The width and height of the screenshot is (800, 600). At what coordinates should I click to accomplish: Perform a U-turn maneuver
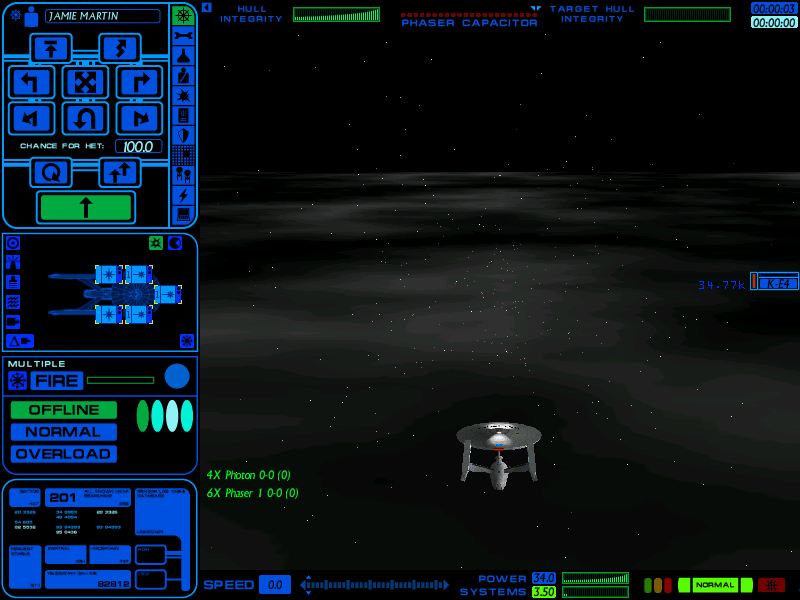coord(85,119)
